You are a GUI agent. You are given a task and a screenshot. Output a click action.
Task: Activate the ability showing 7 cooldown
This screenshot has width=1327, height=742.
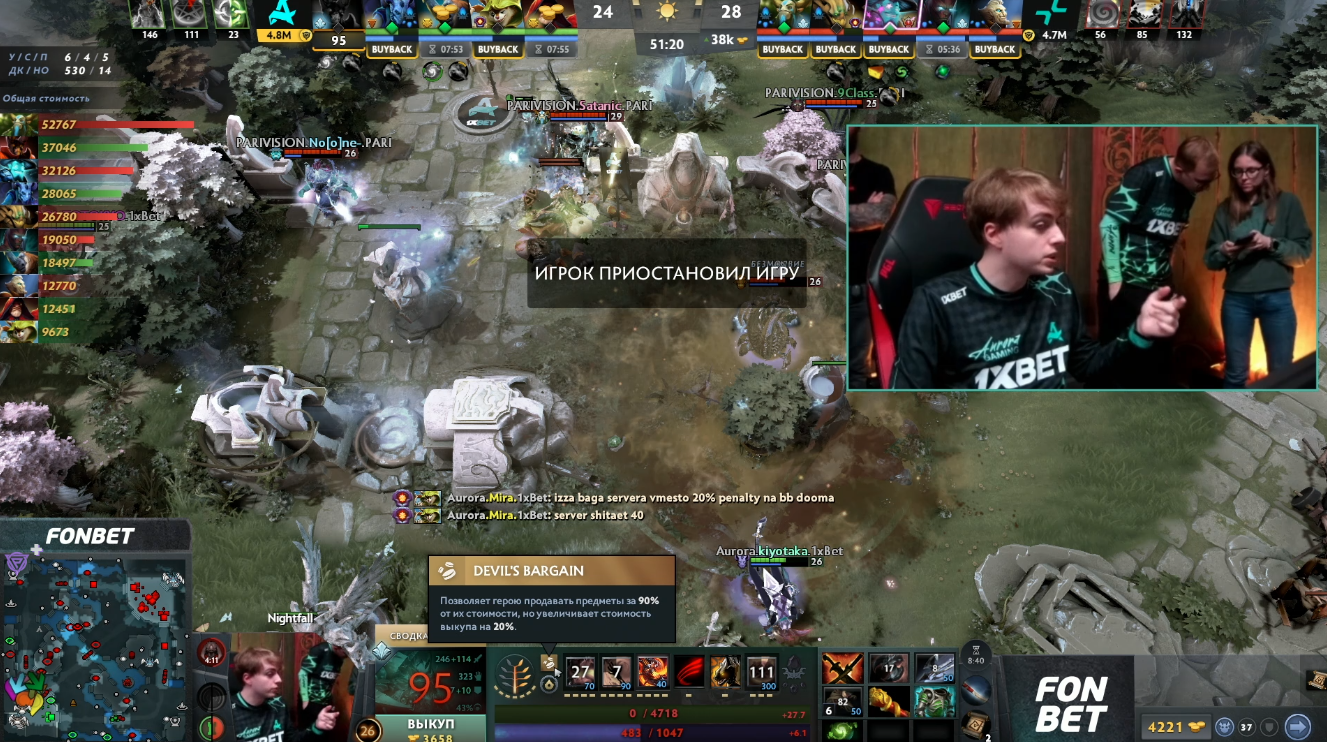tap(617, 672)
